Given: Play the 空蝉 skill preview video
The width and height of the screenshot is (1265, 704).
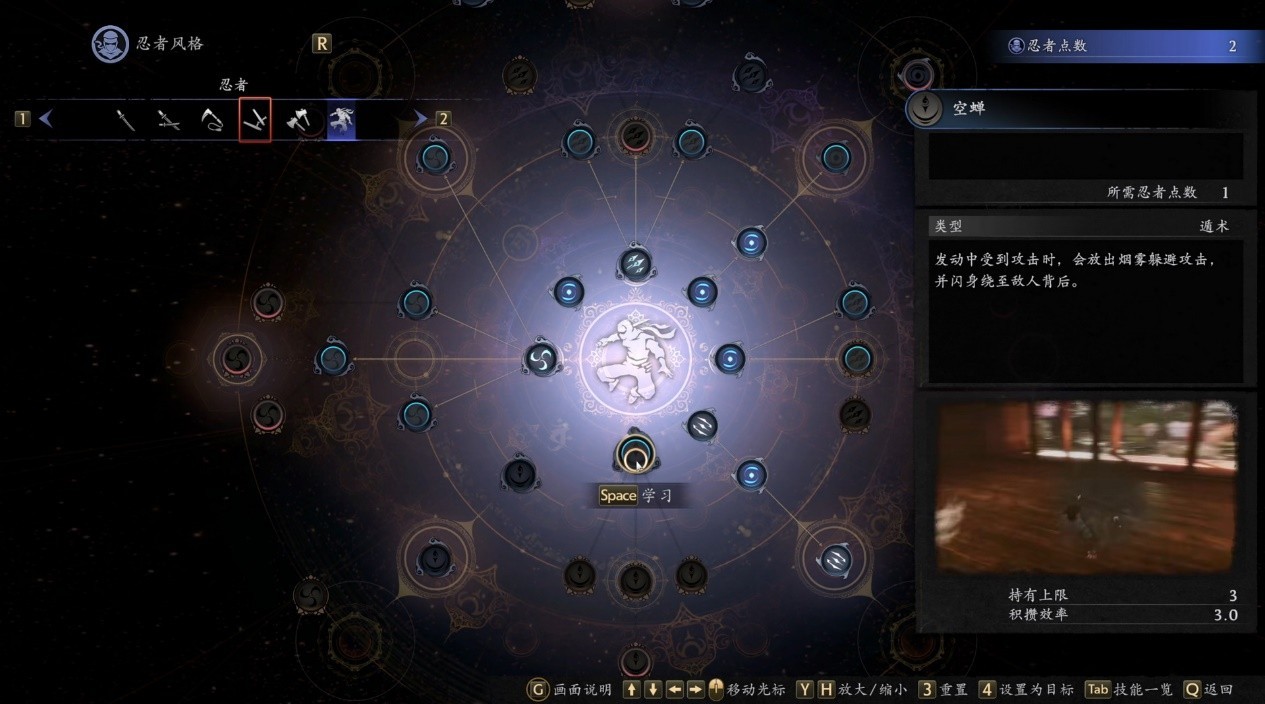Looking at the screenshot, I should click(1087, 487).
